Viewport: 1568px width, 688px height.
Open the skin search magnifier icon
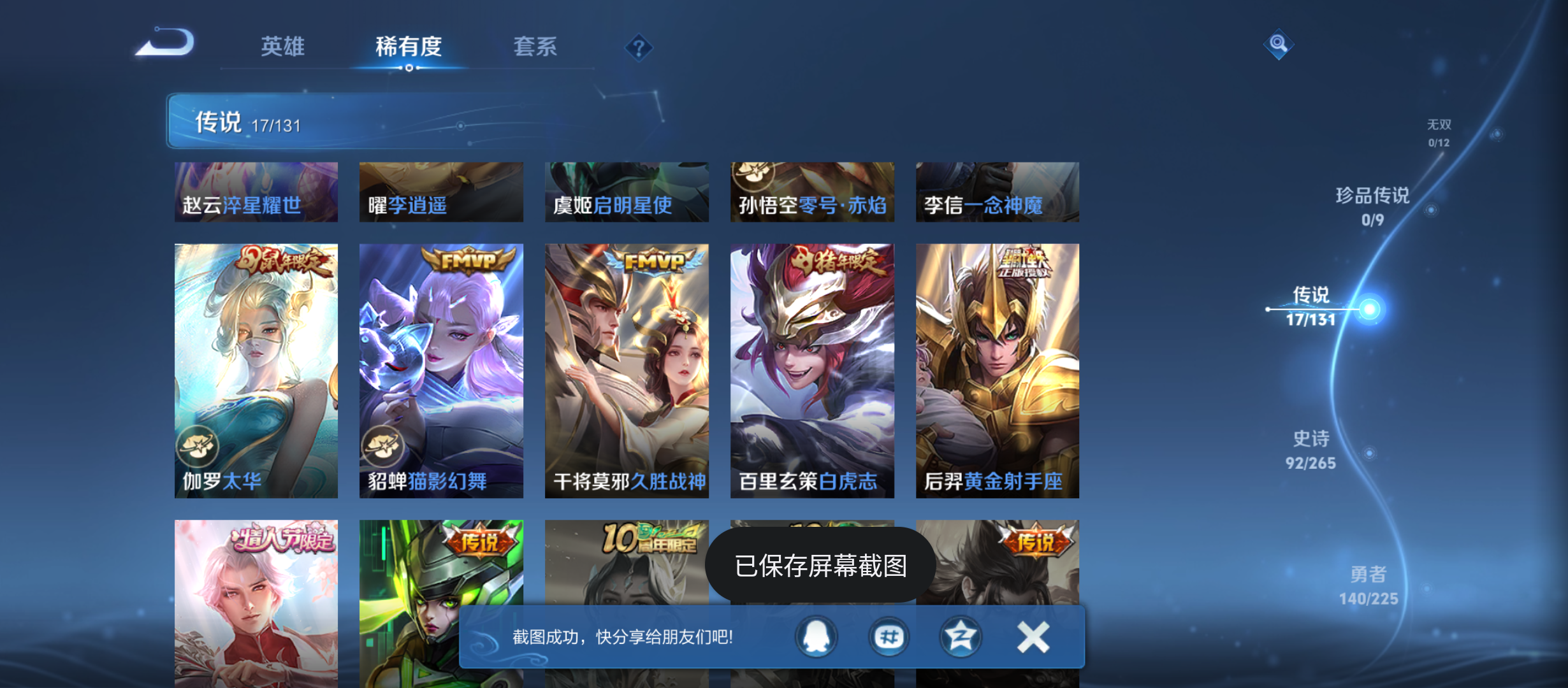(x=1277, y=44)
